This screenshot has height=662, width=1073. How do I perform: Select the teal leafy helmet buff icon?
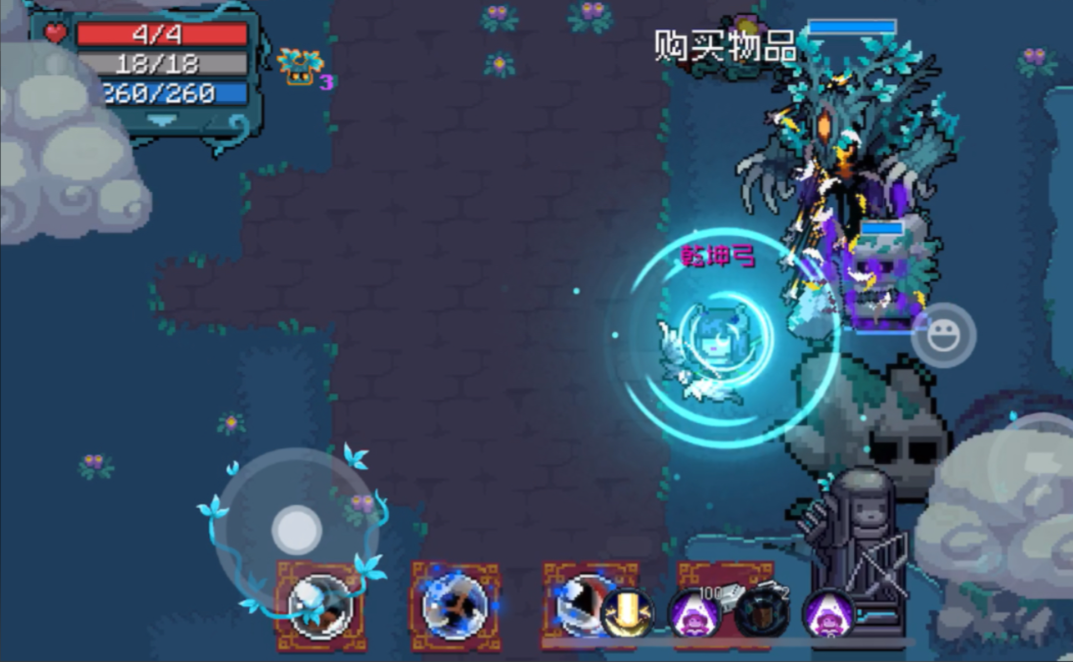coord(300,66)
